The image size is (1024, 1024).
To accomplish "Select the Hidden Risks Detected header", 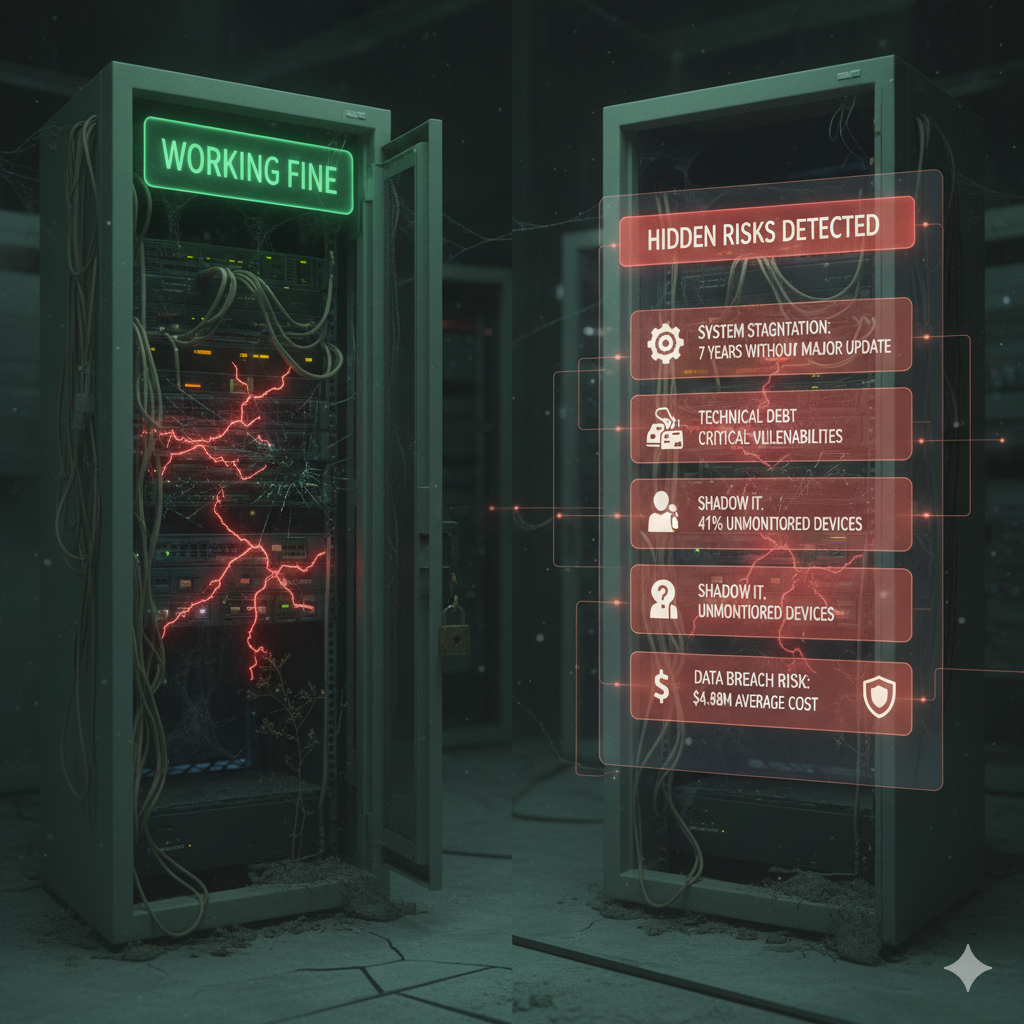I will [767, 231].
